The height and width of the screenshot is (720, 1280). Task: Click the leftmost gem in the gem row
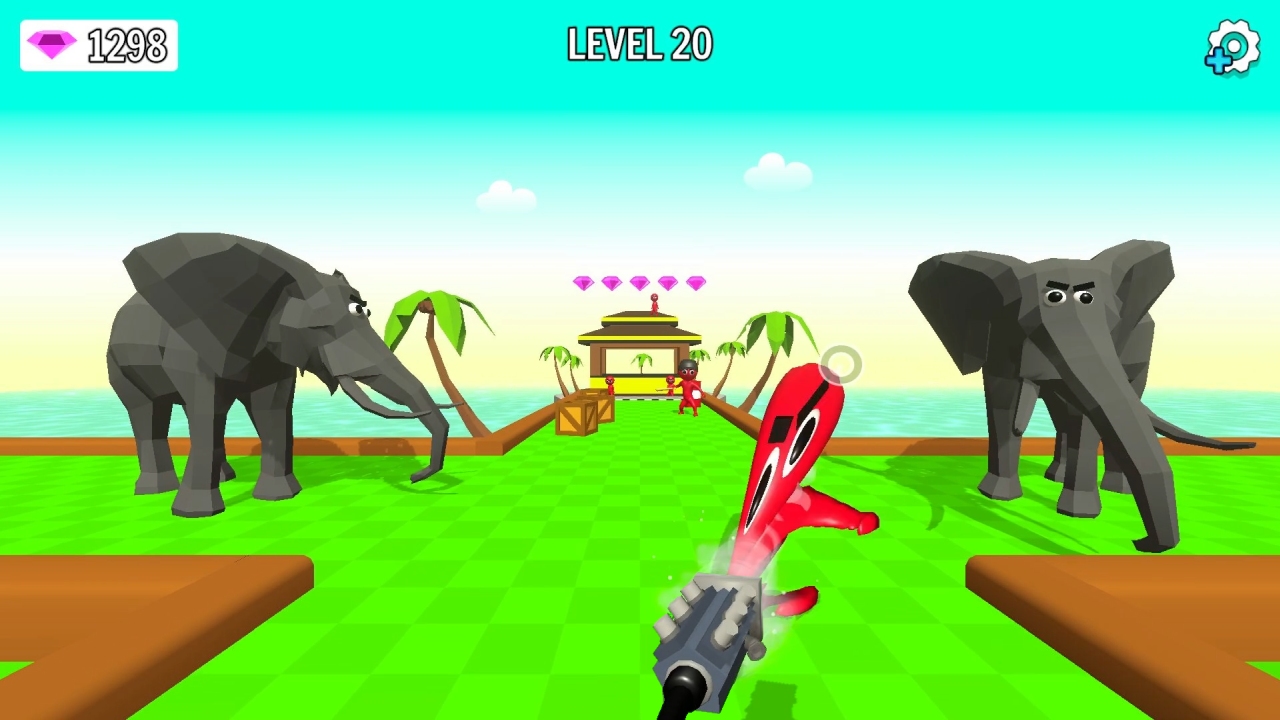point(584,284)
